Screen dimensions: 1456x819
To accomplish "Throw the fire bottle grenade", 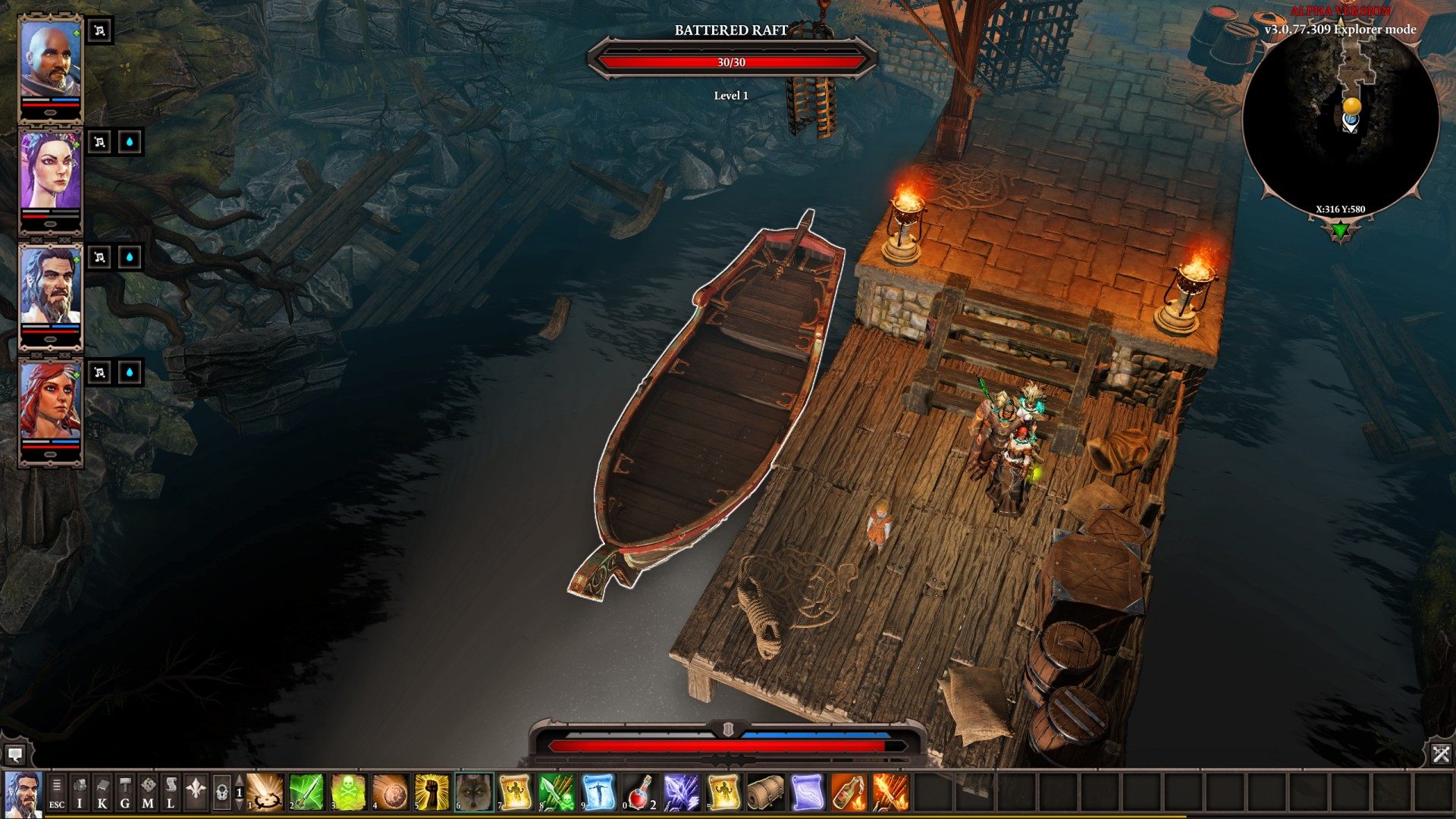I will click(x=849, y=792).
